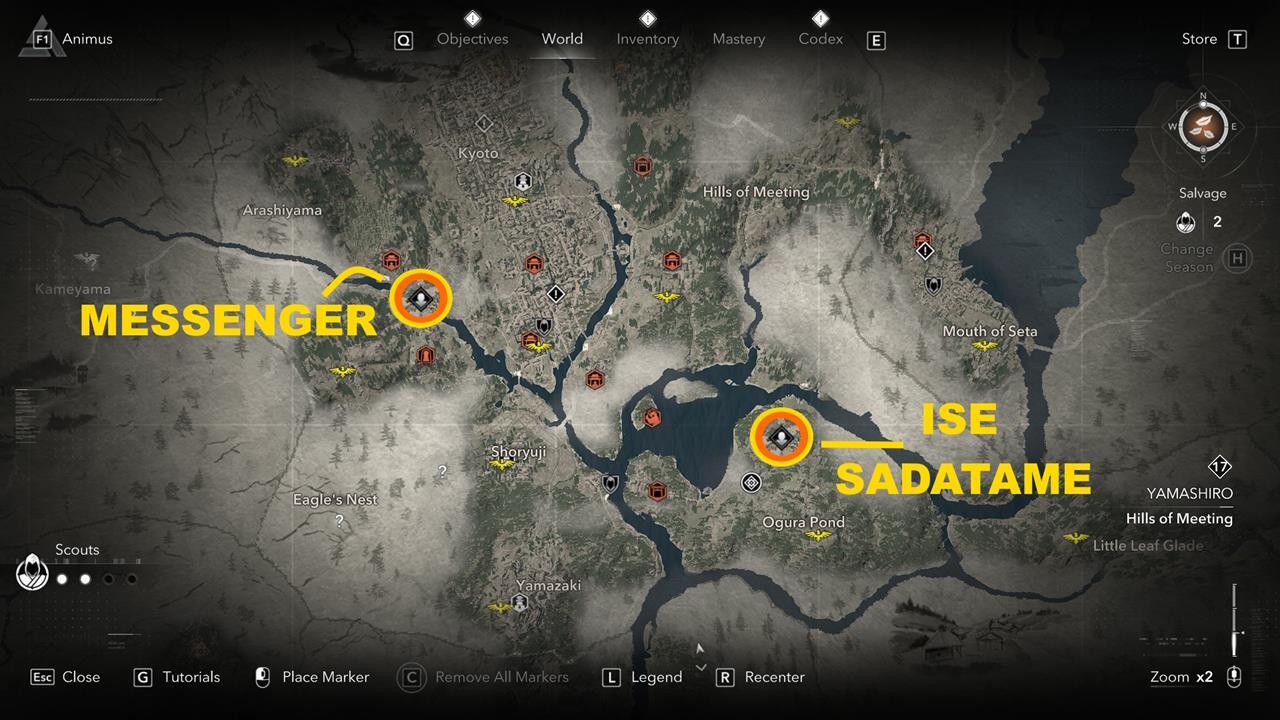Click the Hills of Meeting region label
Viewport: 1280px width, 720px height.
756,191
